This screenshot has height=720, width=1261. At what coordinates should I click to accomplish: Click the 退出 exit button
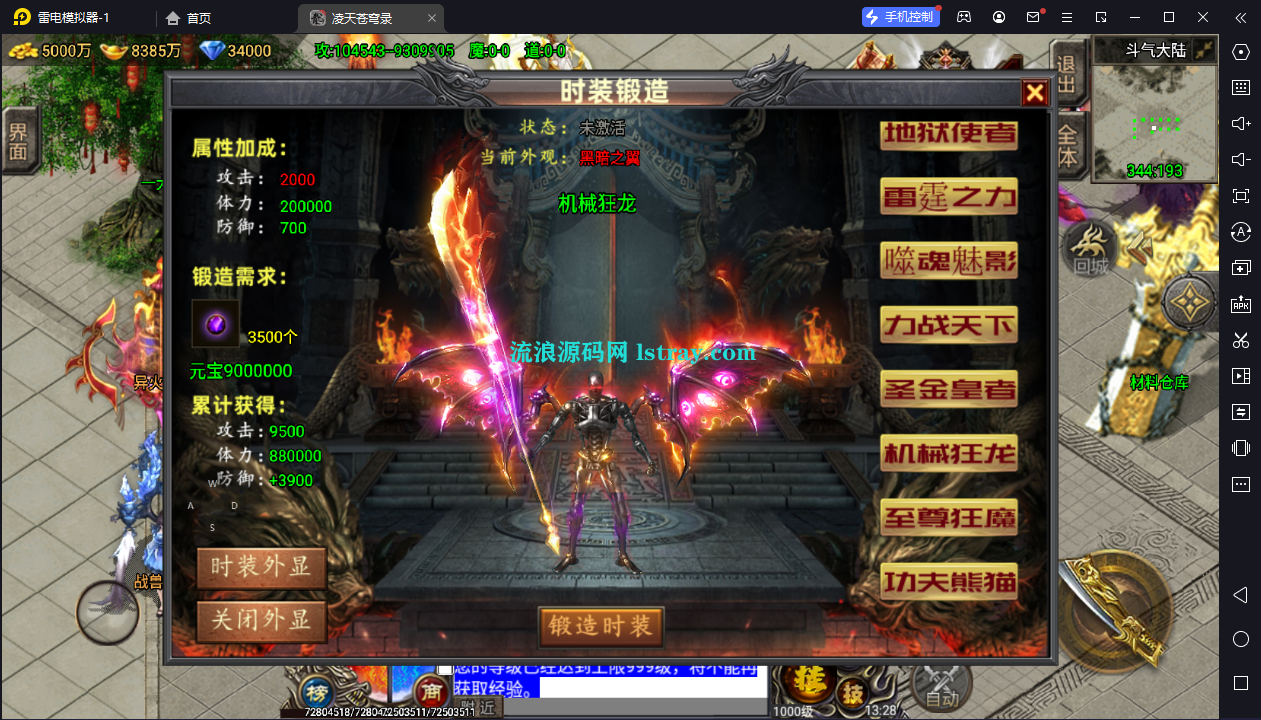click(1066, 73)
